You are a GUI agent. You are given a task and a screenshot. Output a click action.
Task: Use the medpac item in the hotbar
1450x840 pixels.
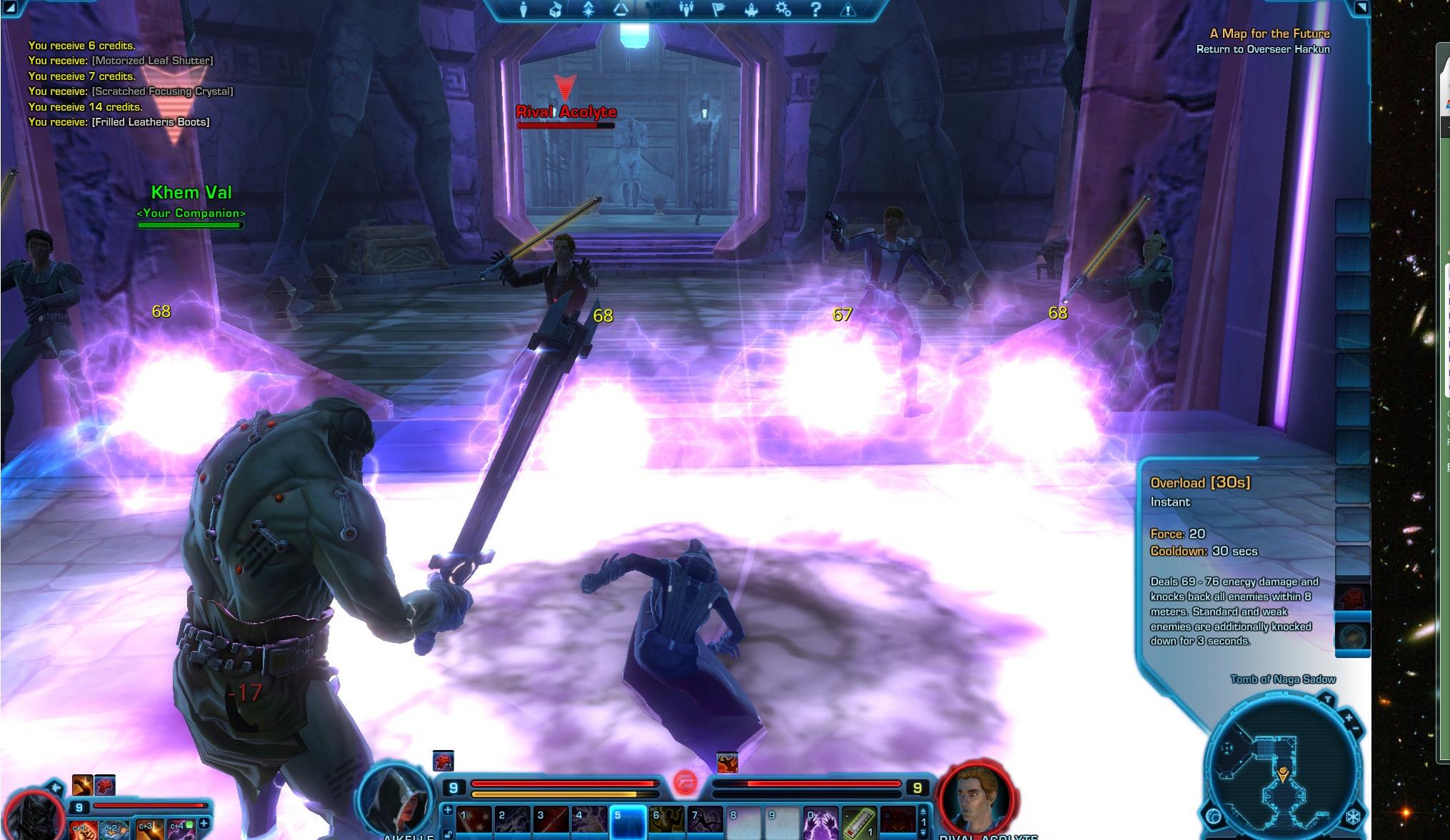859,822
